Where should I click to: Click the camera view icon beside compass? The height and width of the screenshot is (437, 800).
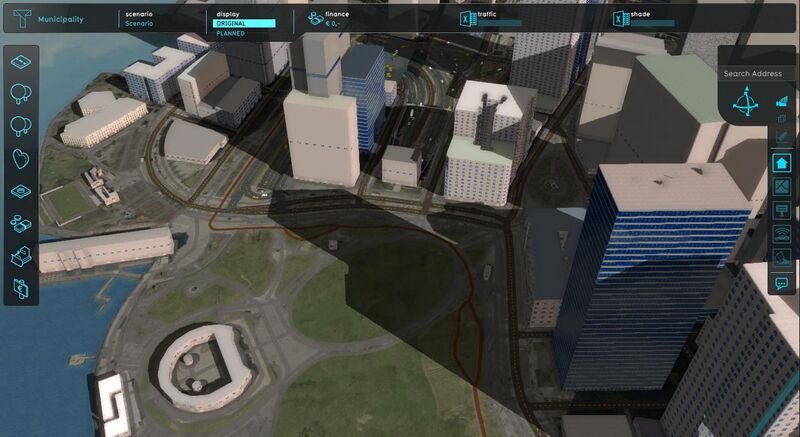[x=782, y=101]
